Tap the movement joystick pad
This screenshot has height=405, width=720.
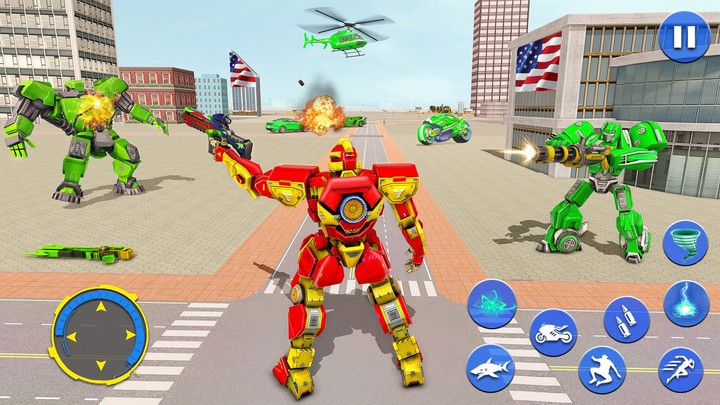point(98,334)
